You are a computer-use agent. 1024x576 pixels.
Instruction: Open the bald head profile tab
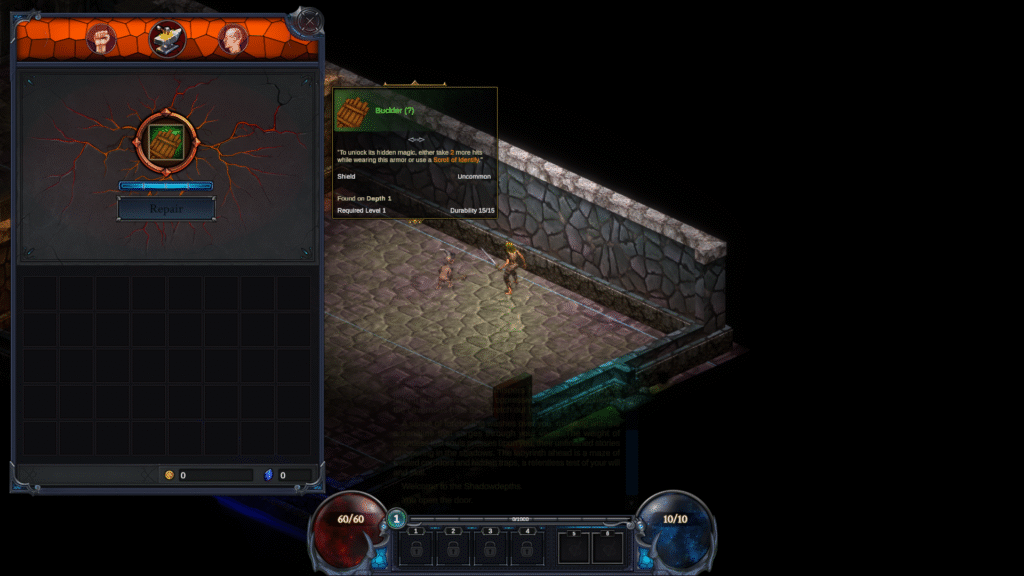(x=232, y=39)
